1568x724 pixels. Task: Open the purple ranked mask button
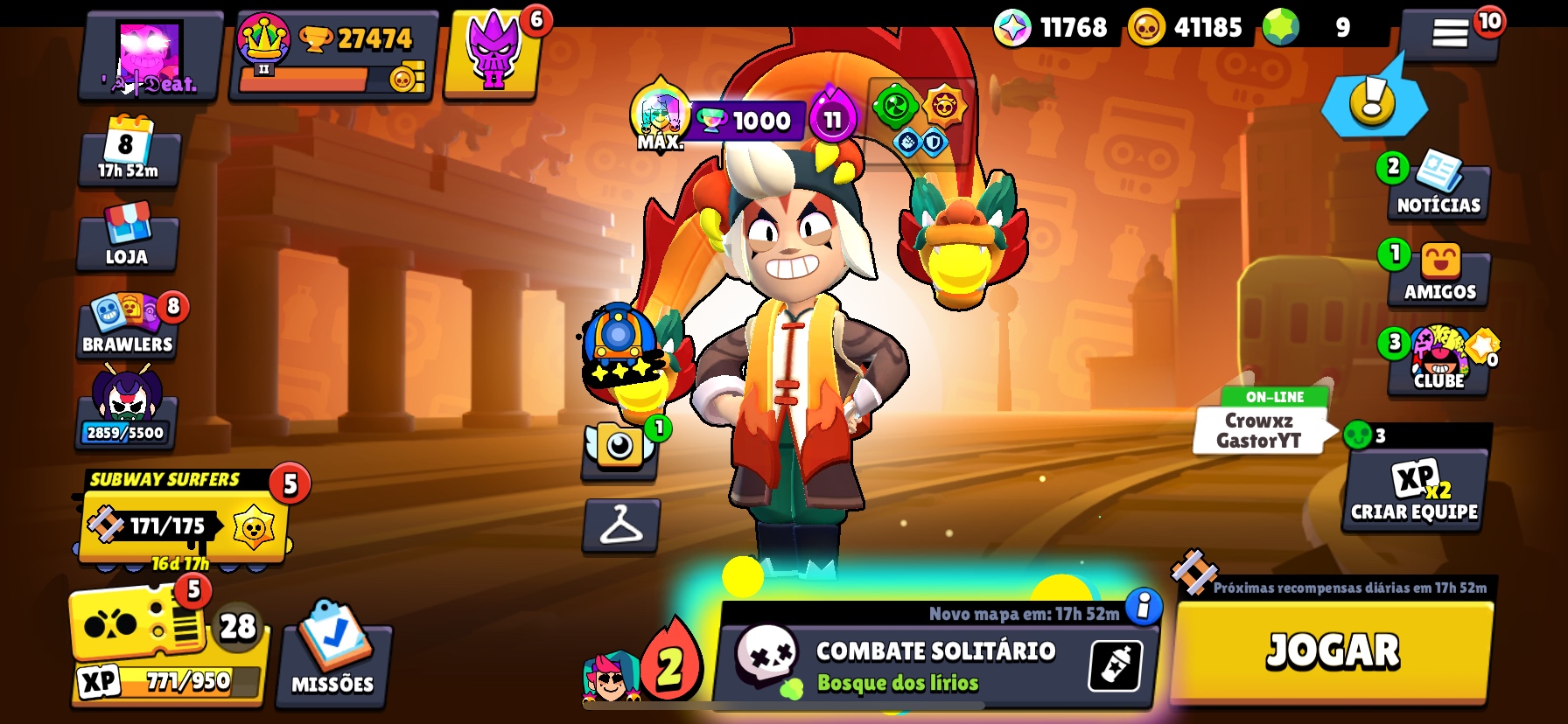click(493, 54)
